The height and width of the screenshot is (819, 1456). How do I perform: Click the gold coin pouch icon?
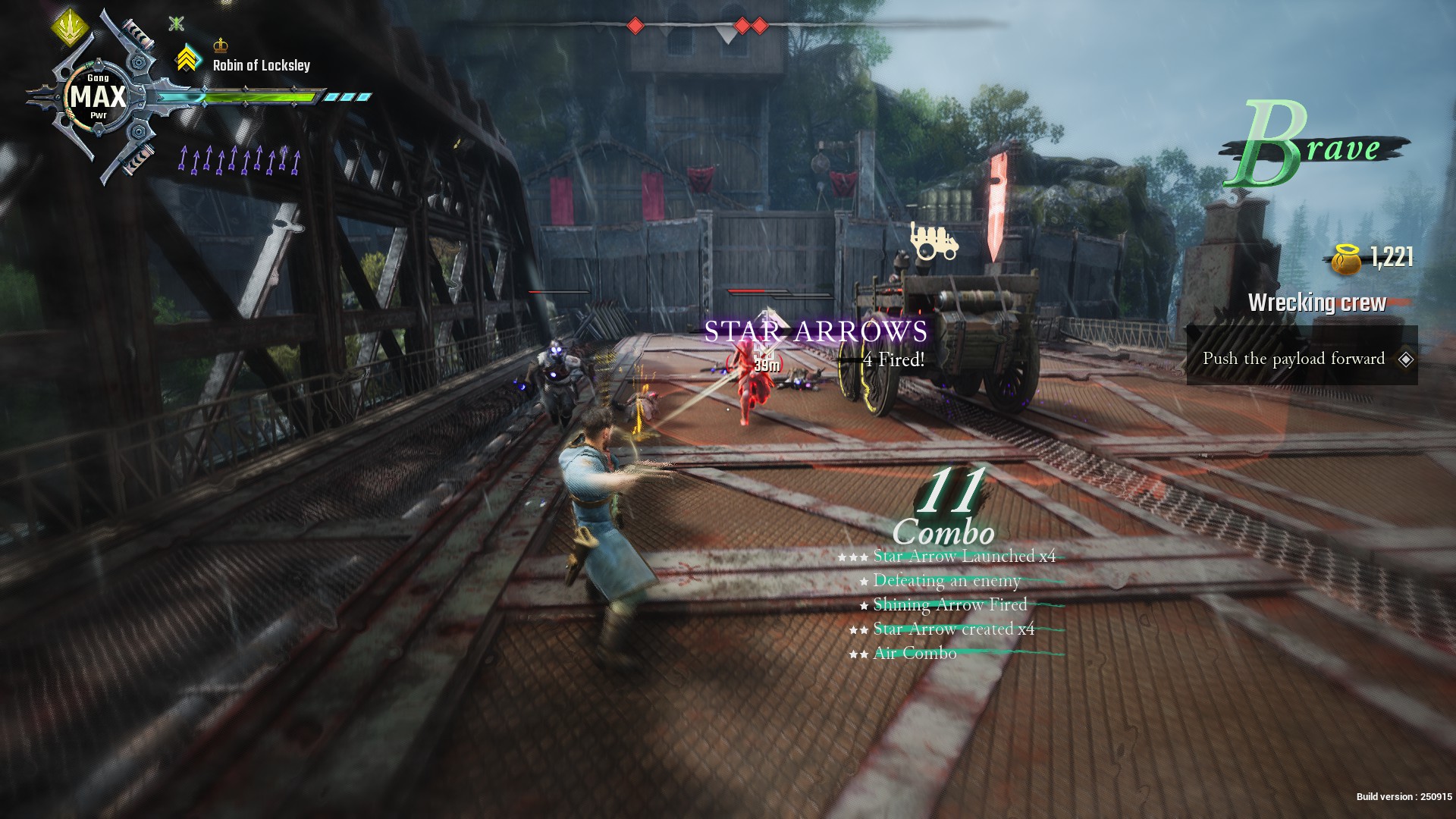click(1347, 259)
